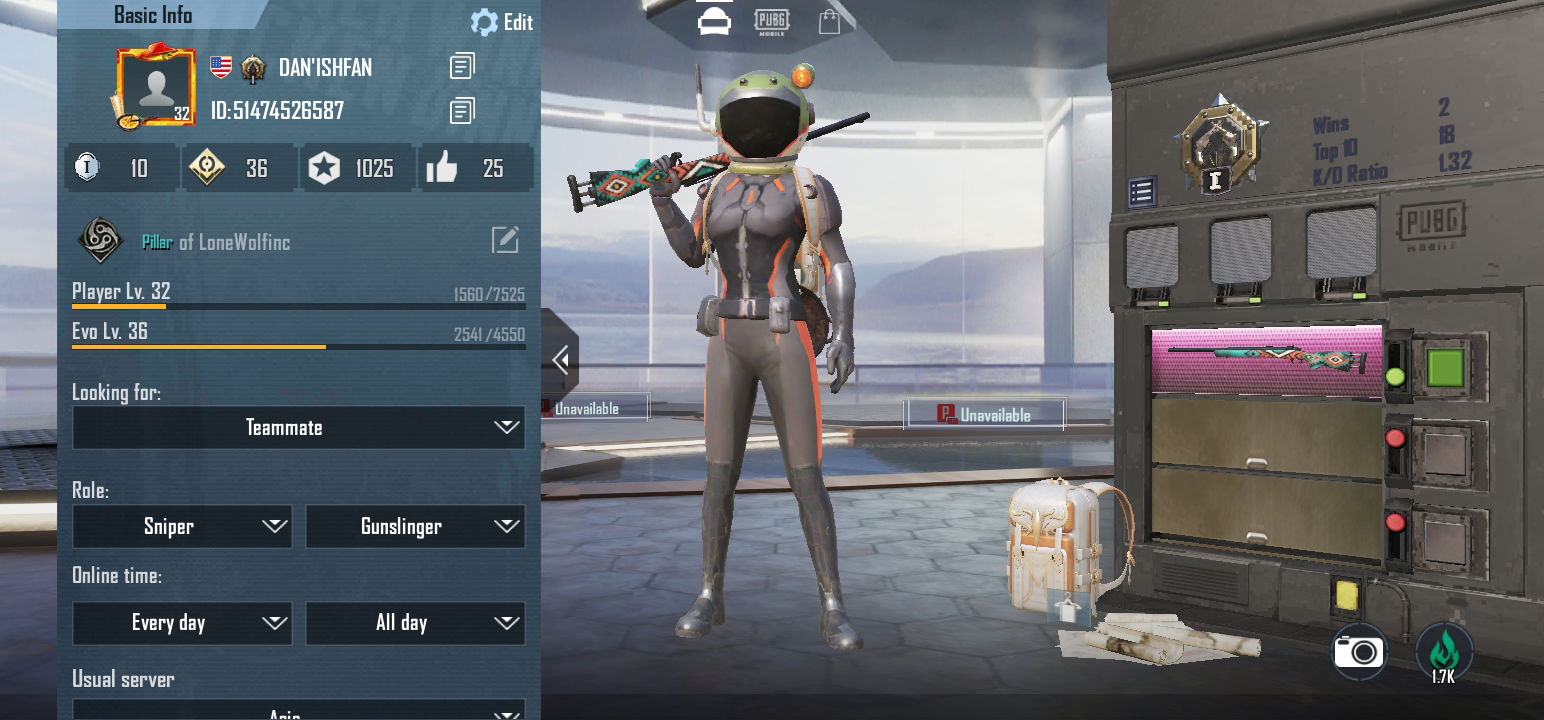
Task: Switch to the PUBG Mobile logo tab
Action: [x=771, y=22]
